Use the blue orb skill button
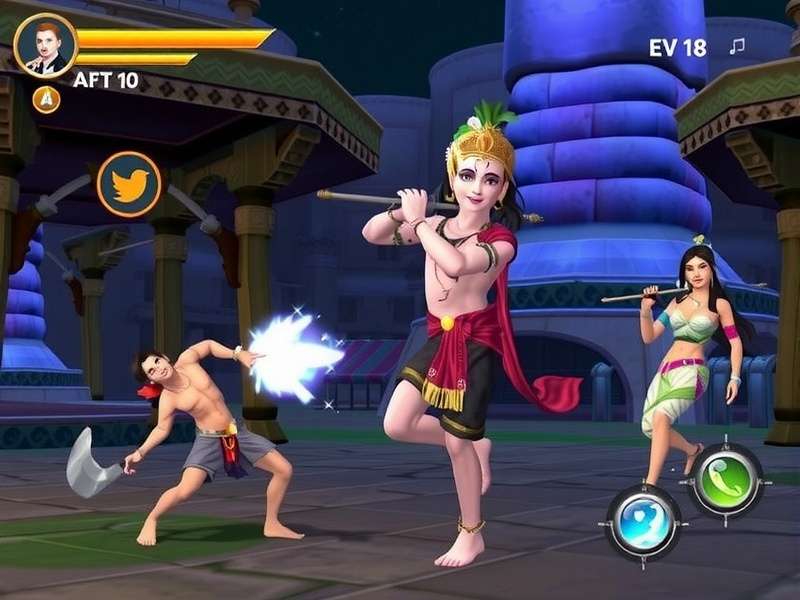The height and width of the screenshot is (600, 800). pyautogui.click(x=644, y=520)
